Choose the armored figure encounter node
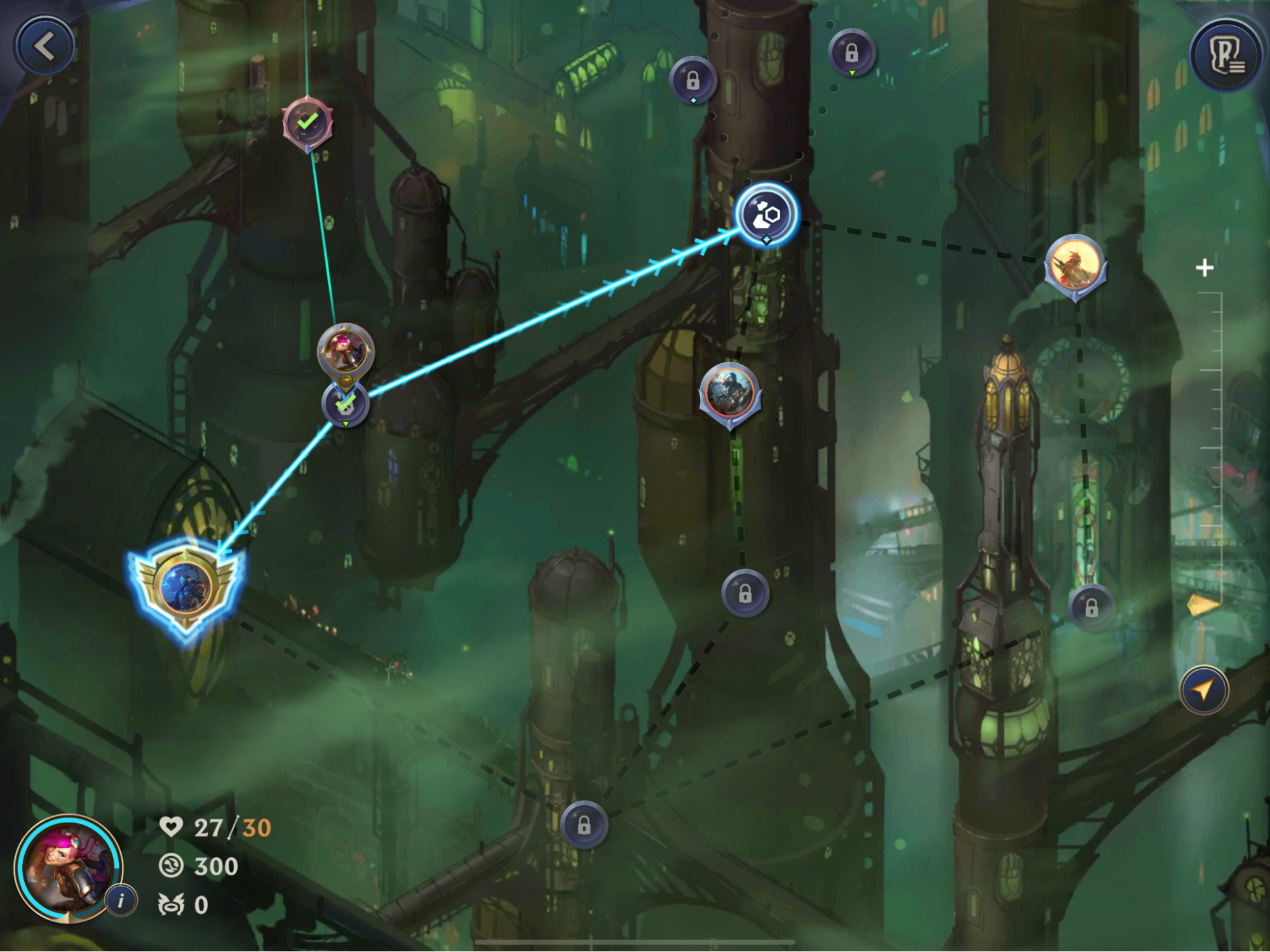Image resolution: width=1270 pixels, height=952 pixels. (729, 392)
